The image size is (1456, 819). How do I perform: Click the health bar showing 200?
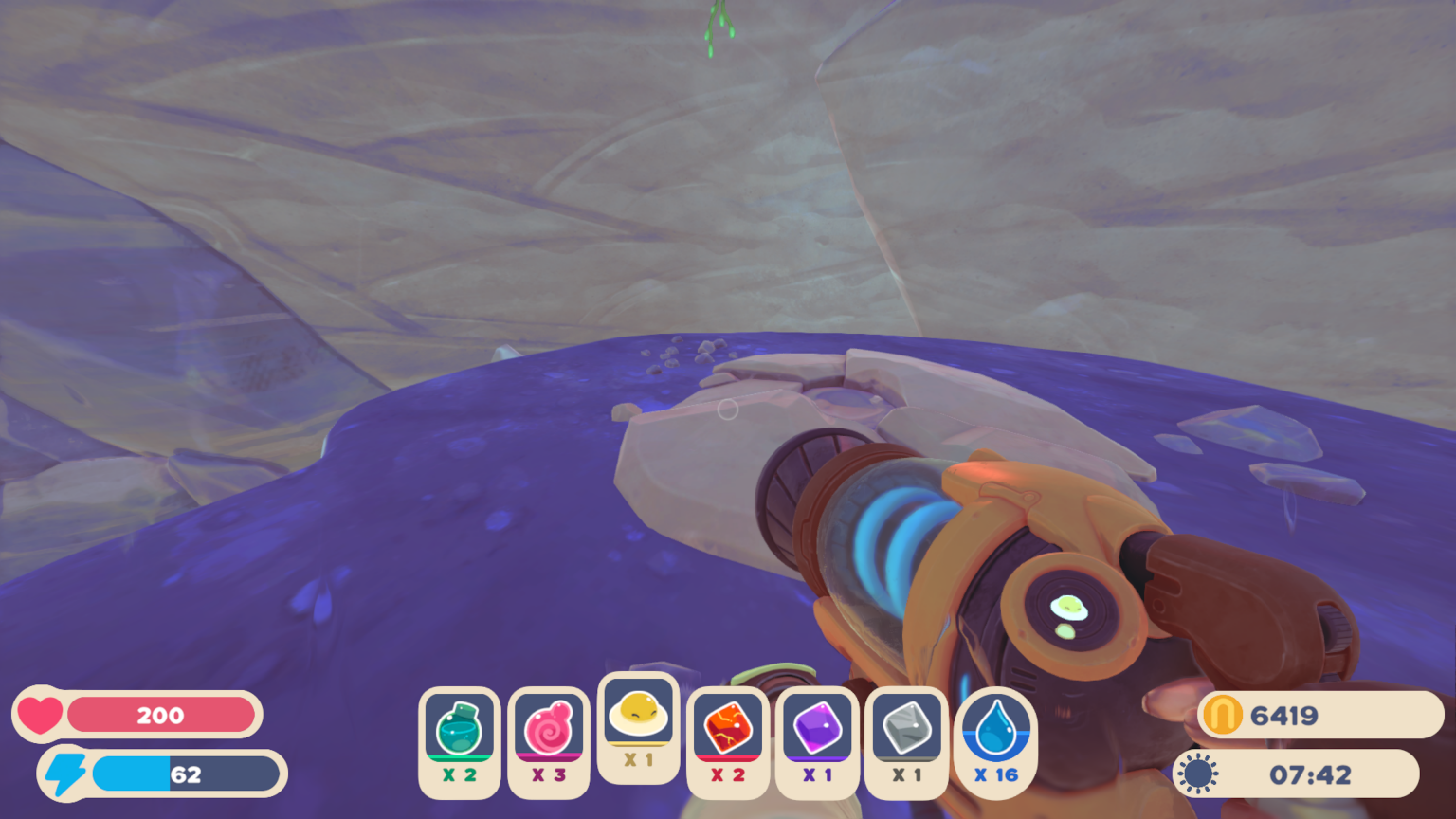(161, 716)
